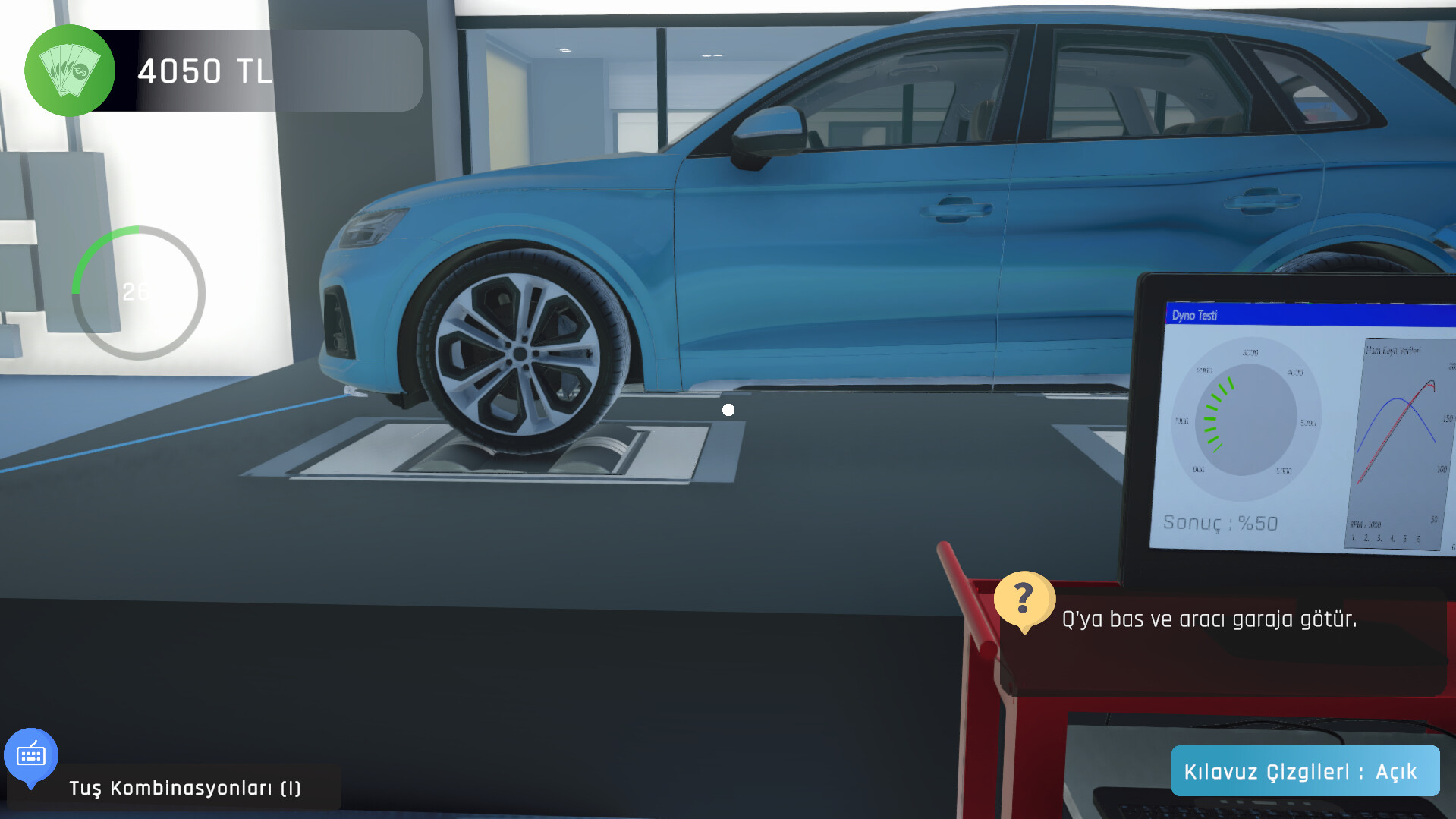
Task: Select the Sonuç %50 result readout
Action: click(1219, 523)
